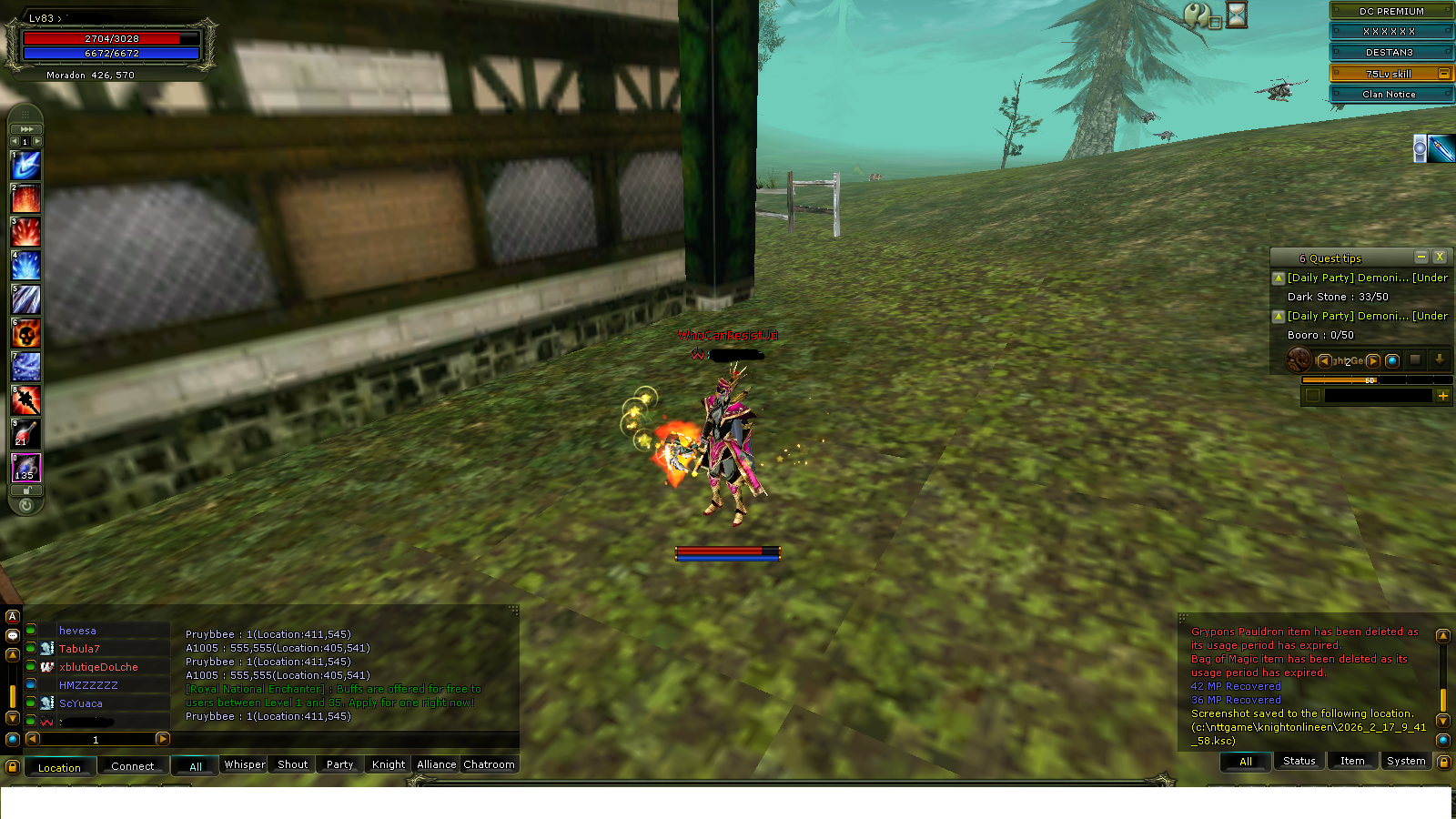The height and width of the screenshot is (819, 1456).
Task: Toggle the green status dot next to Tabula7
Action: (29, 648)
